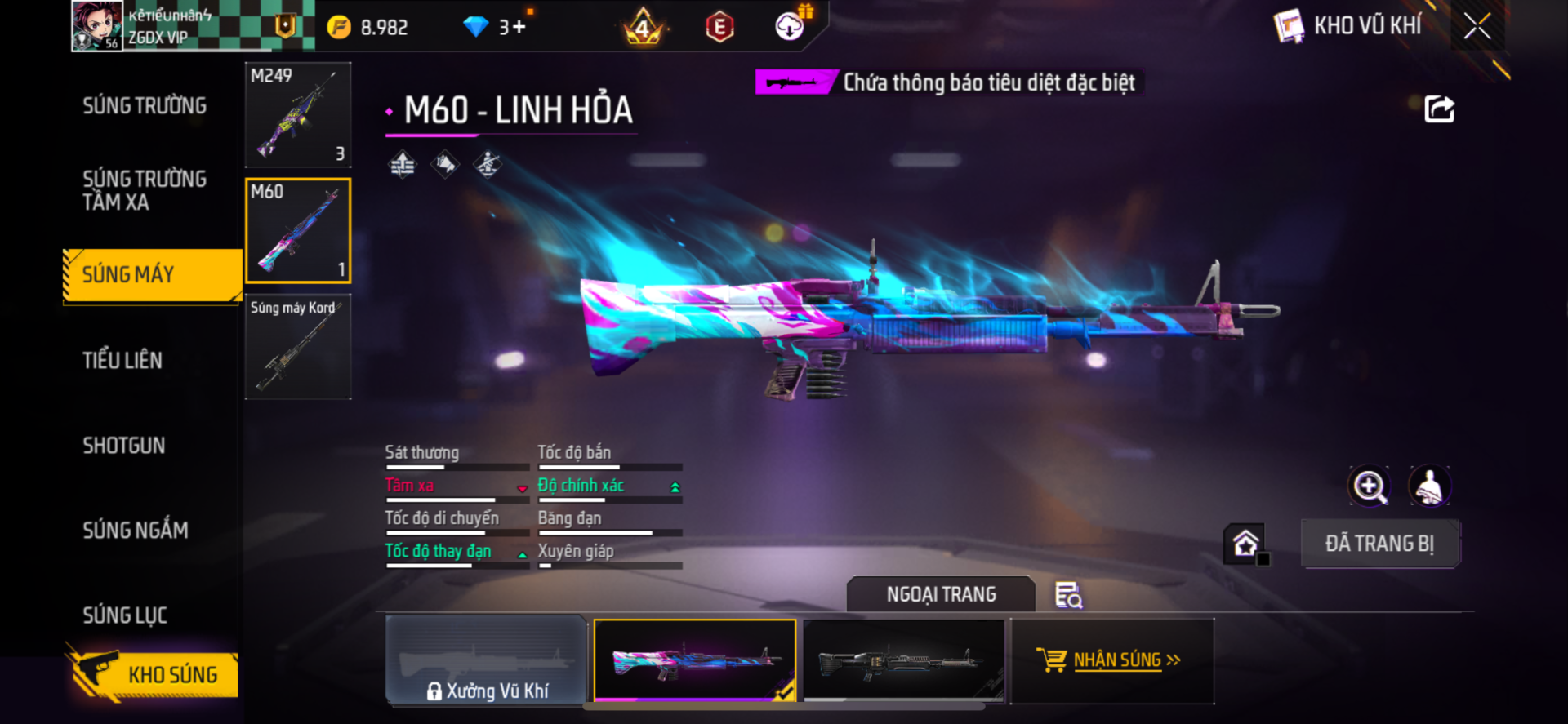This screenshot has width=1568, height=724.
Task: Open the player profile avatar
Action: coord(97,26)
